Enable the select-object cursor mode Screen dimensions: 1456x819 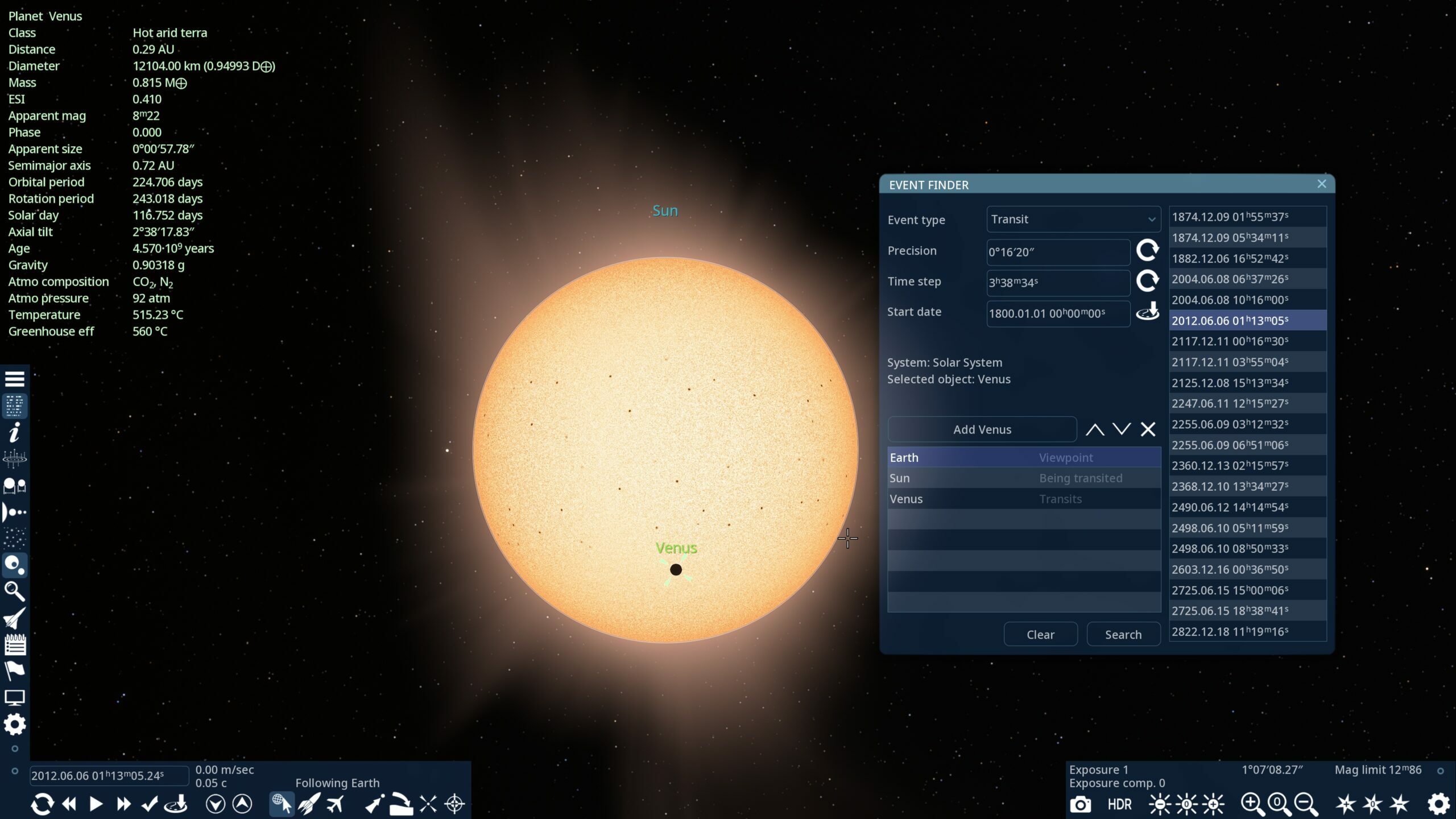[282, 804]
